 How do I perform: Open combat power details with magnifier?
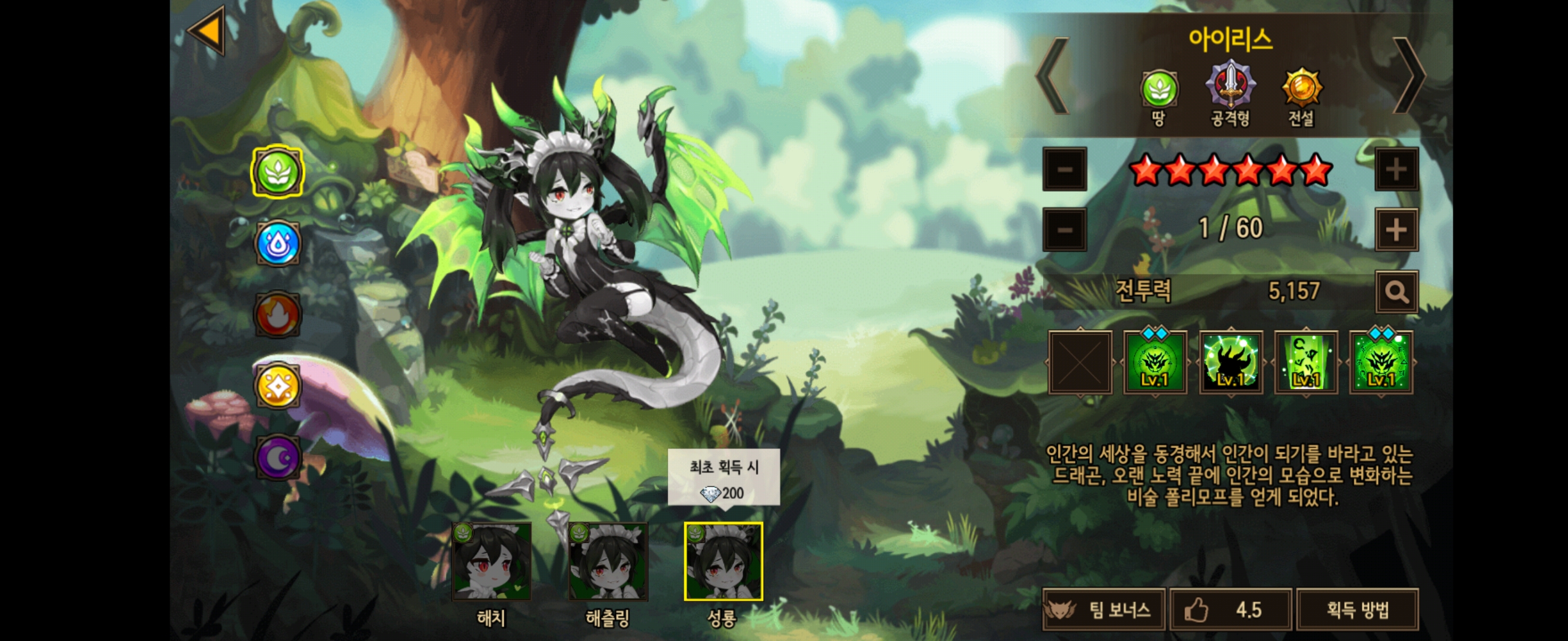(1396, 293)
